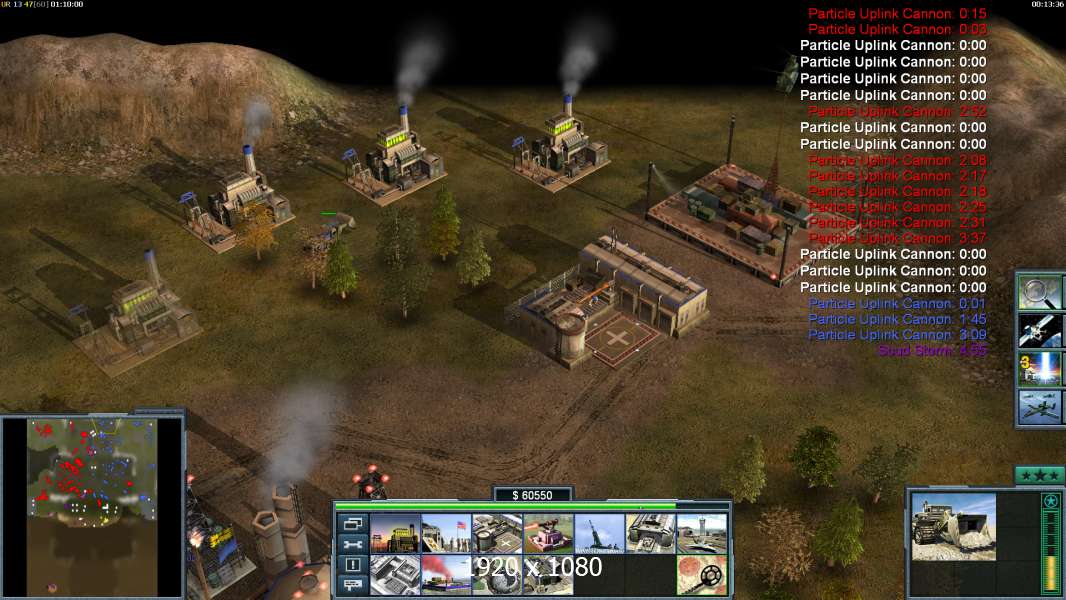Place a beacon with the exclamation button
Image resolution: width=1066 pixels, height=600 pixels.
(x=352, y=565)
